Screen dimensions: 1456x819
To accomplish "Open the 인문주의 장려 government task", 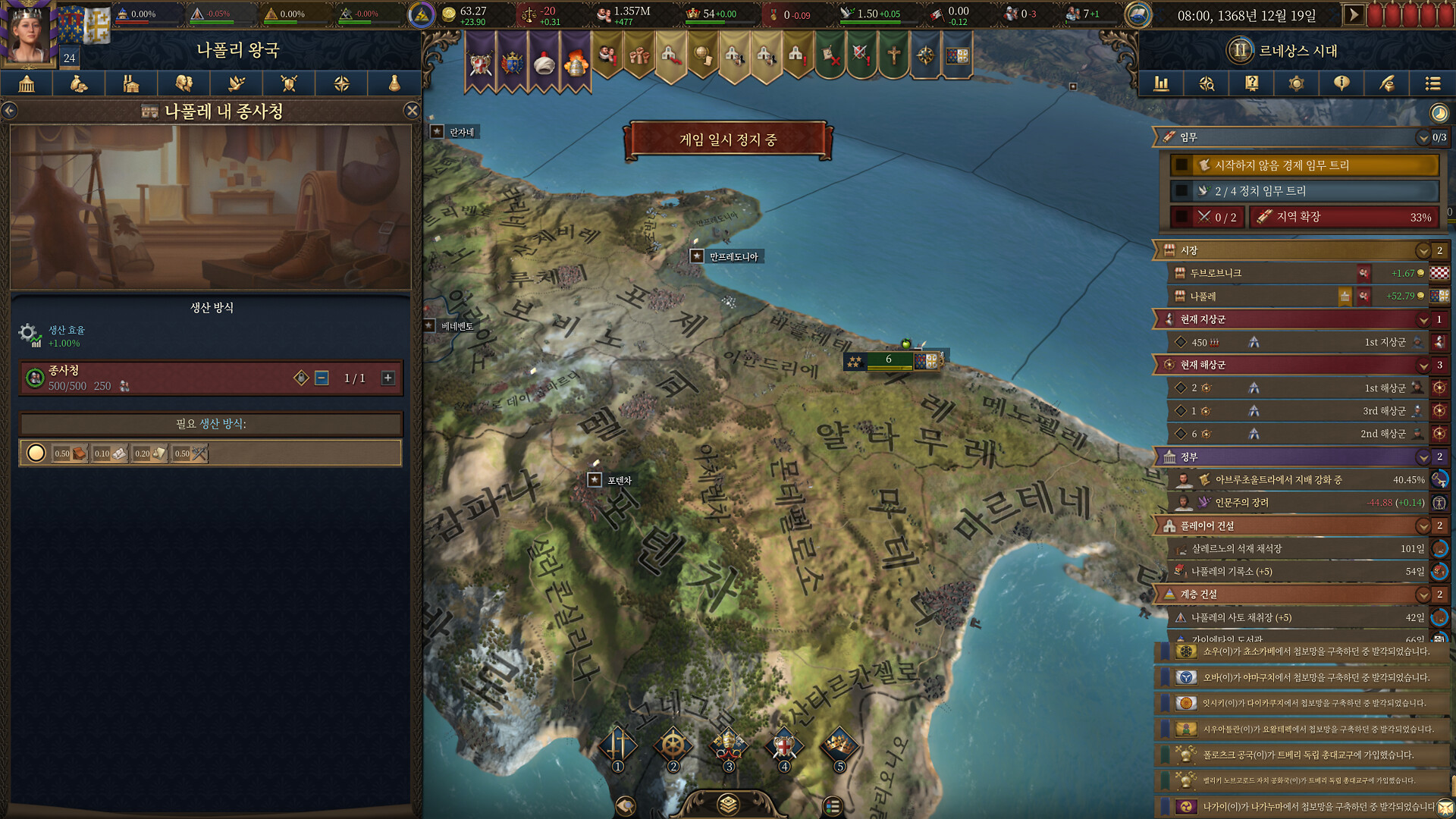I will (x=1297, y=502).
